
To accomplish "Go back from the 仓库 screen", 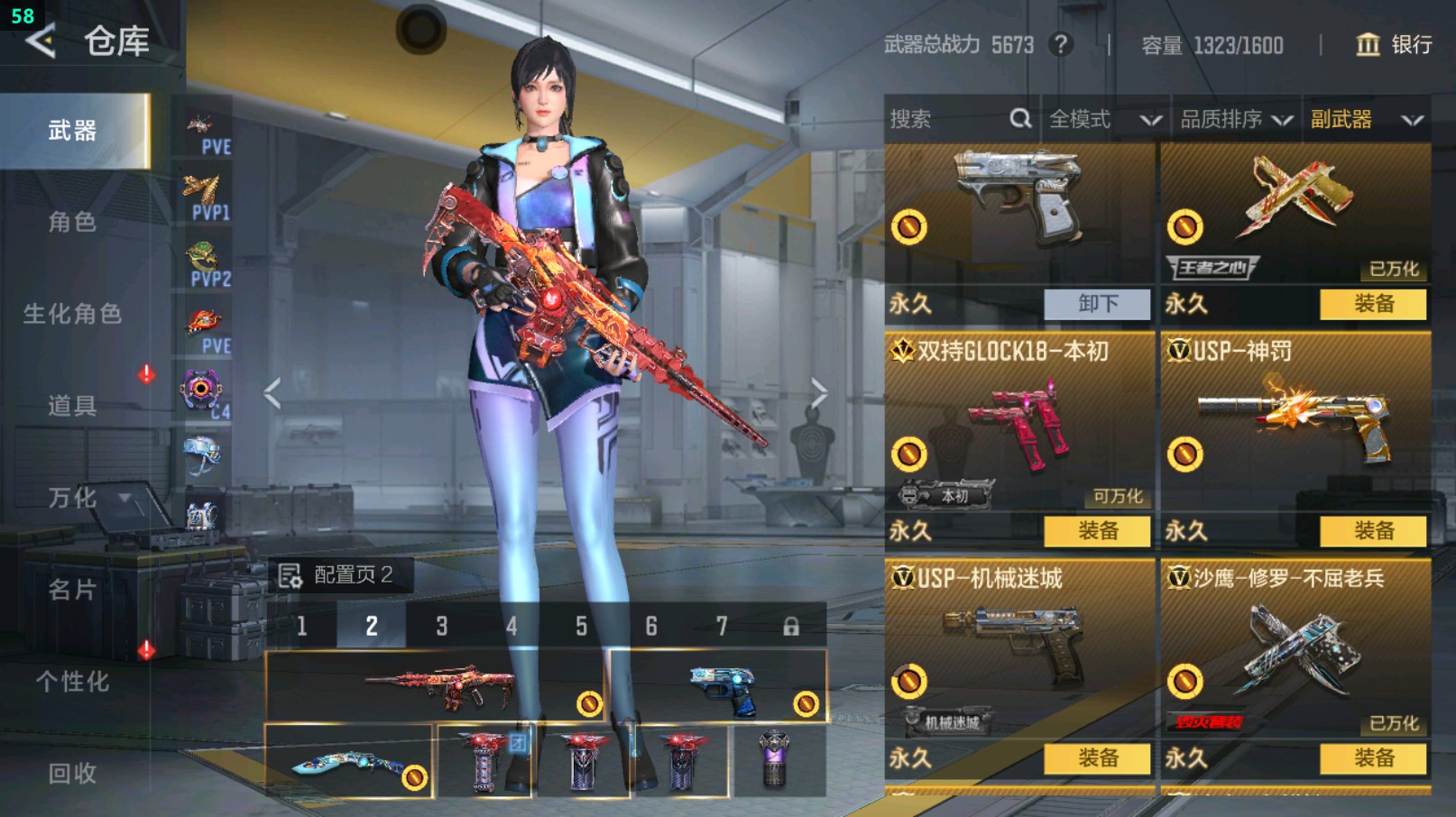I will pos(41,41).
